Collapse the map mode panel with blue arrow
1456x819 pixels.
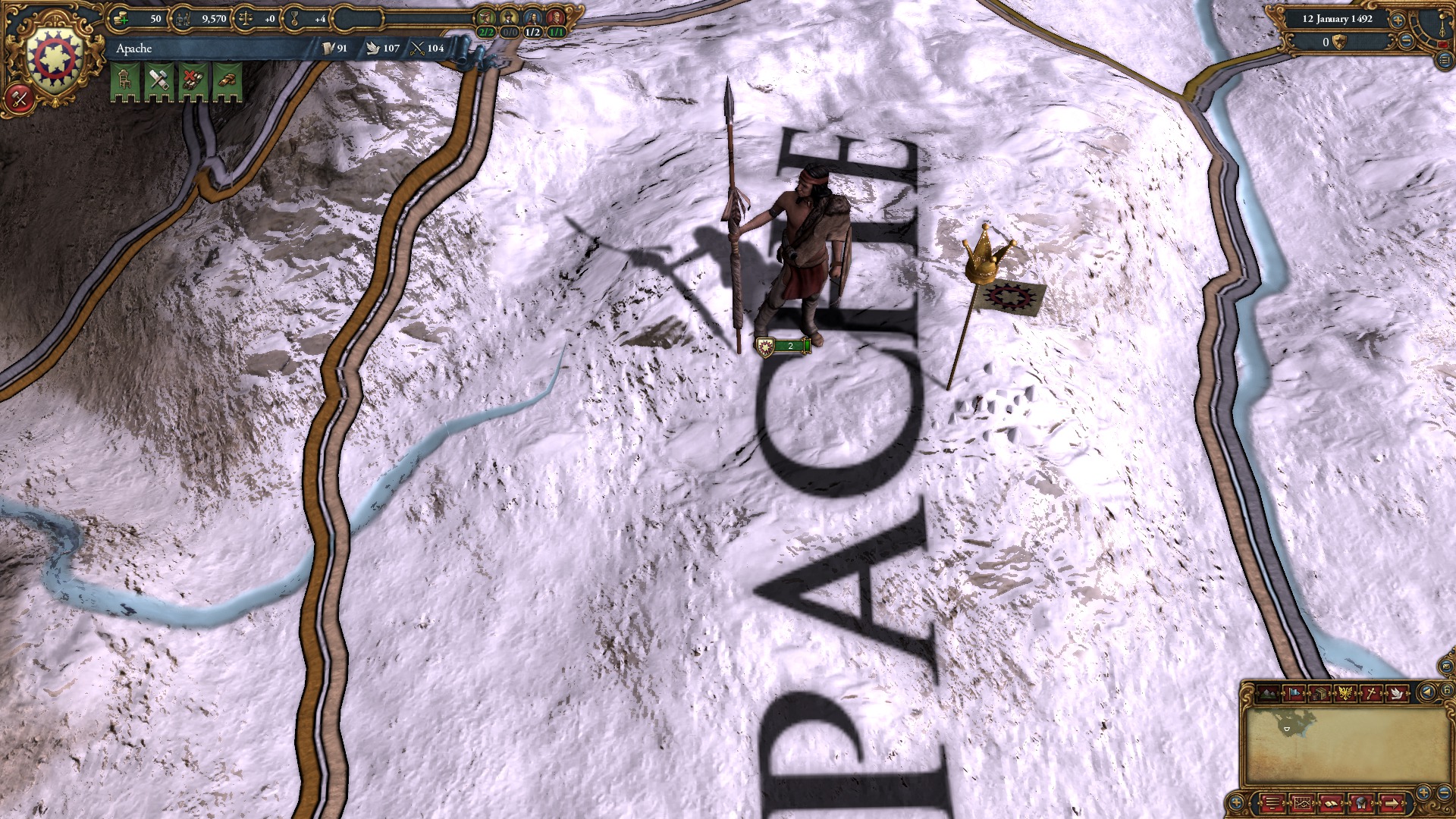(1427, 692)
